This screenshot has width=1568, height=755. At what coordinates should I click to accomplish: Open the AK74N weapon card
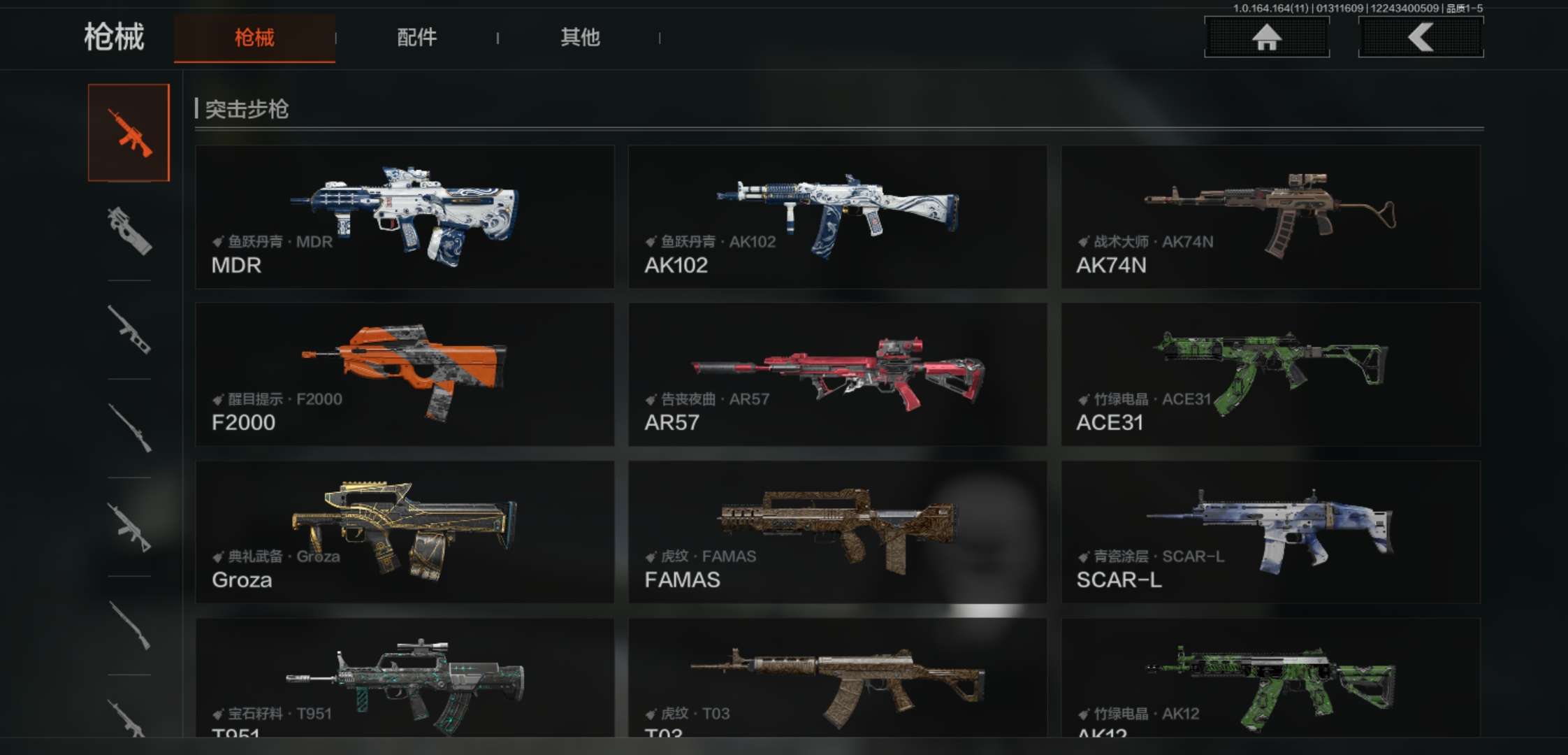pos(1270,217)
